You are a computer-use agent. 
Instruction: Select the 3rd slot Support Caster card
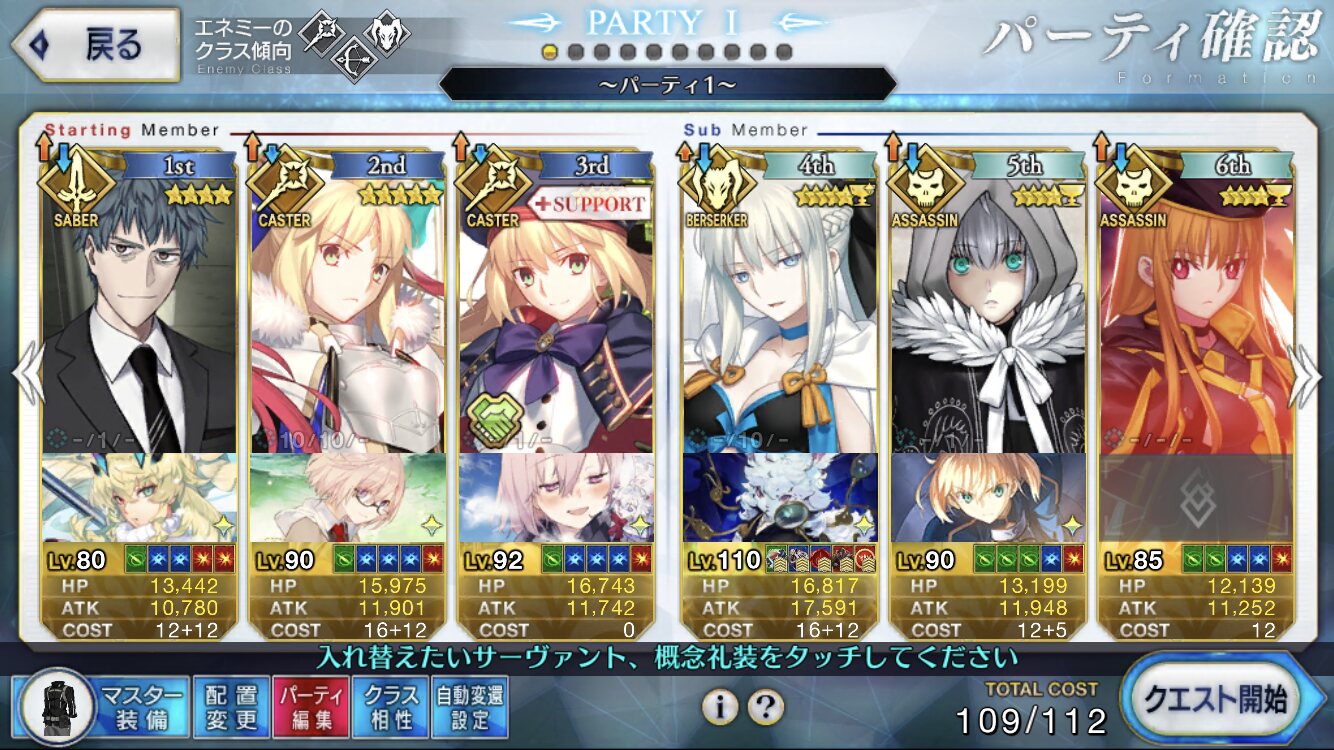pyautogui.click(x=556, y=310)
